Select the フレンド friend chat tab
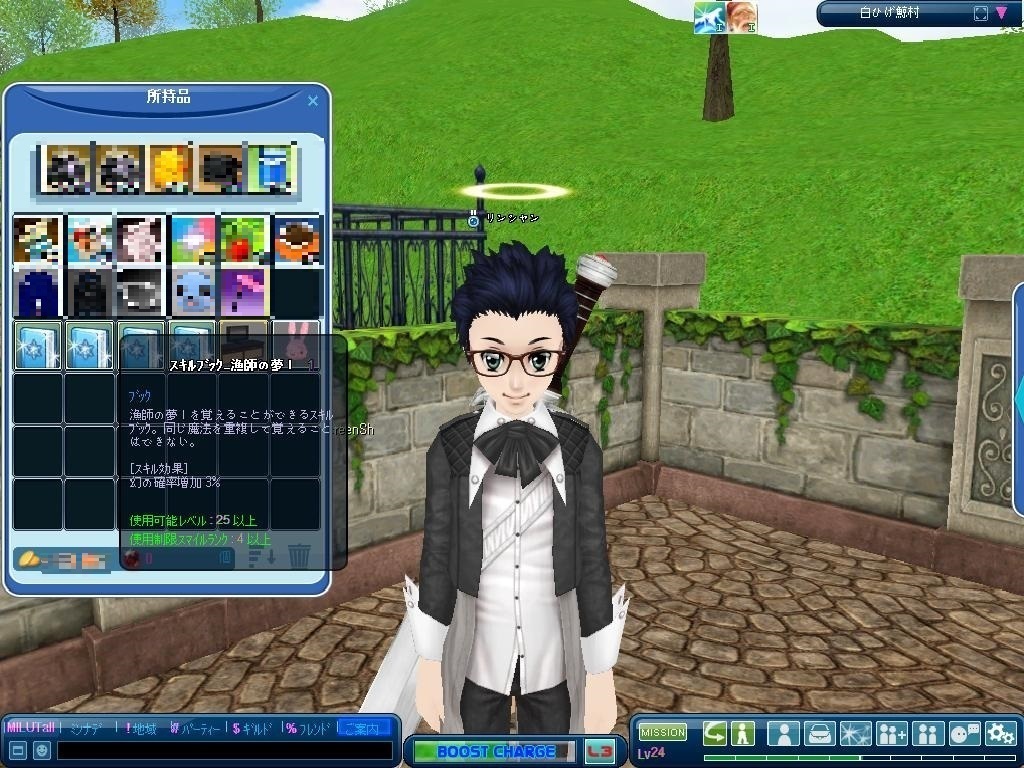1024x768 pixels. point(308,728)
